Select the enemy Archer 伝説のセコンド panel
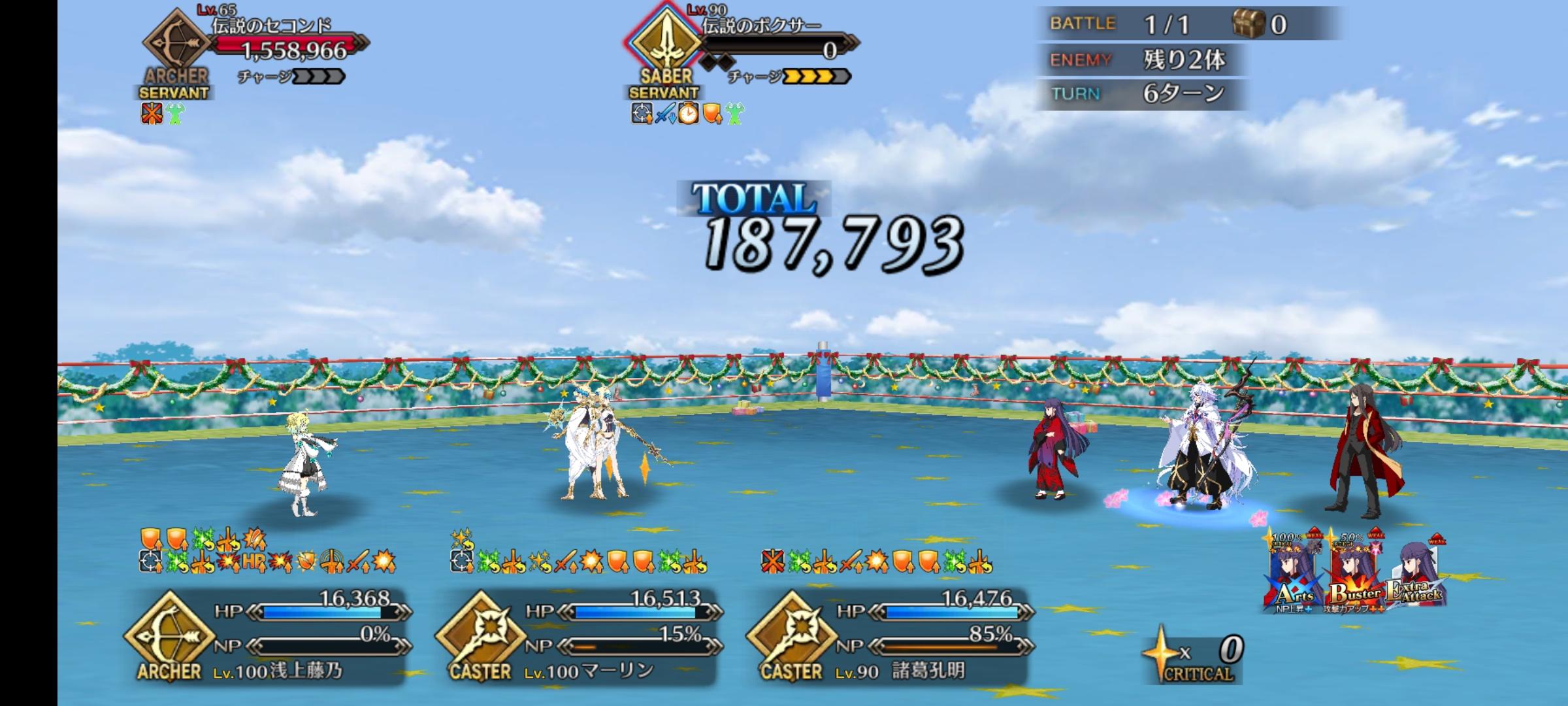Viewport: 1568px width, 706px height. (255, 49)
